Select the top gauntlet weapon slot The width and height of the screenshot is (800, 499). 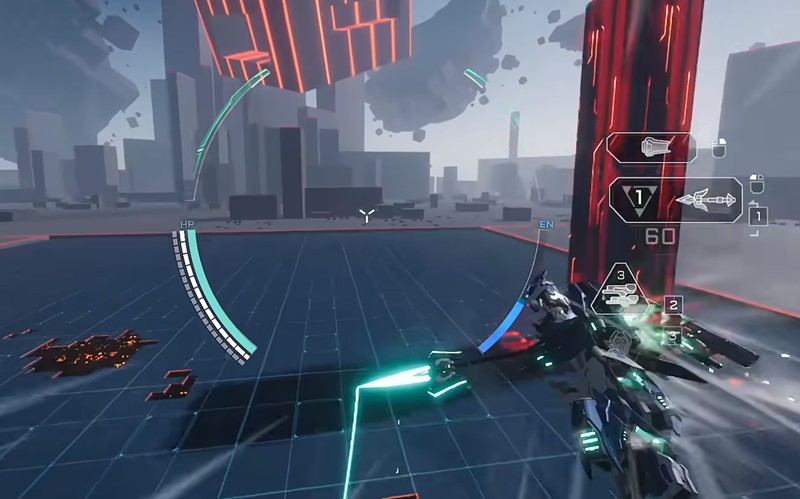pyautogui.click(x=651, y=149)
